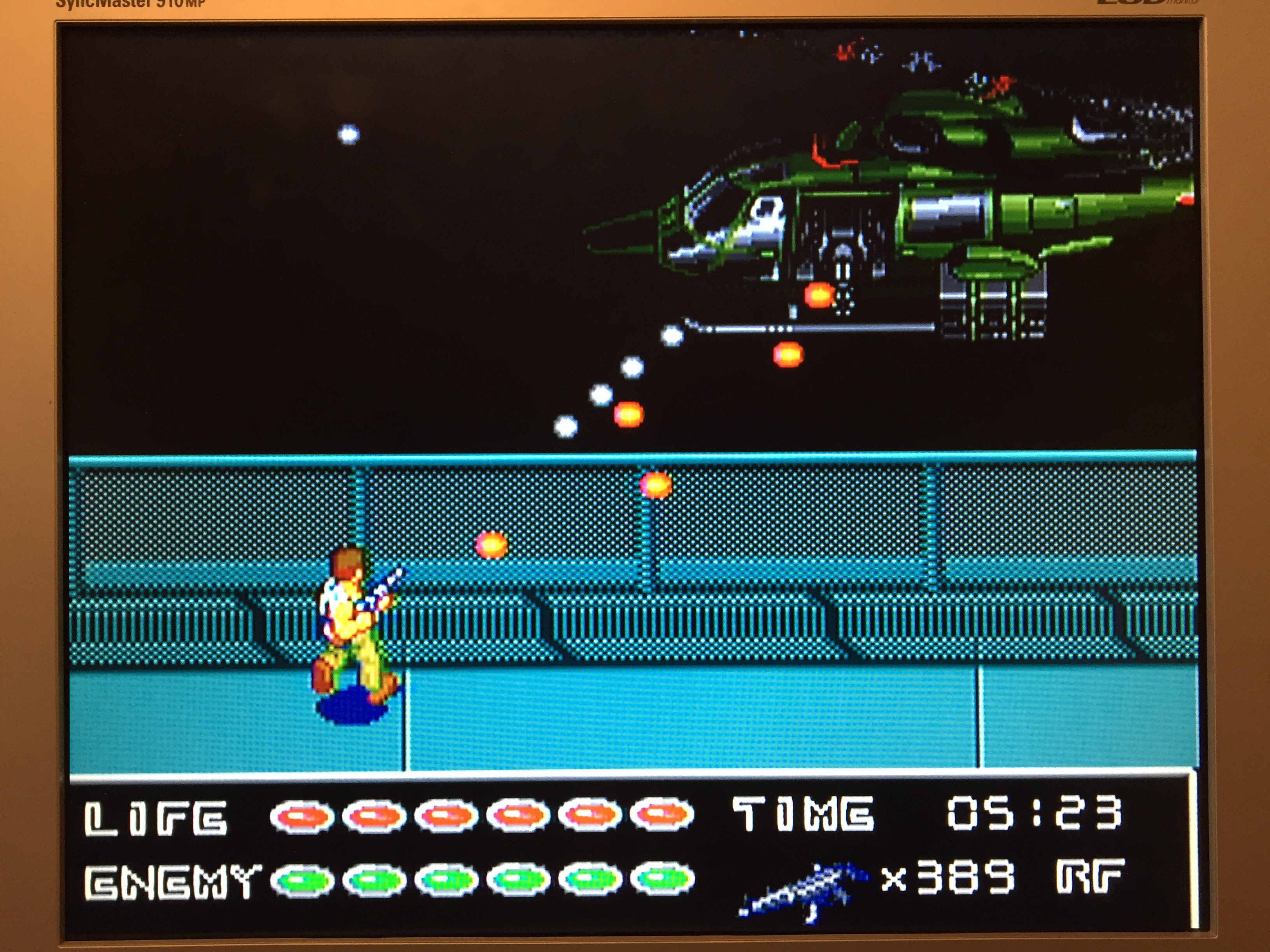The height and width of the screenshot is (952, 1270).
Task: Select the blue rifle weapon icon
Action: [804, 891]
